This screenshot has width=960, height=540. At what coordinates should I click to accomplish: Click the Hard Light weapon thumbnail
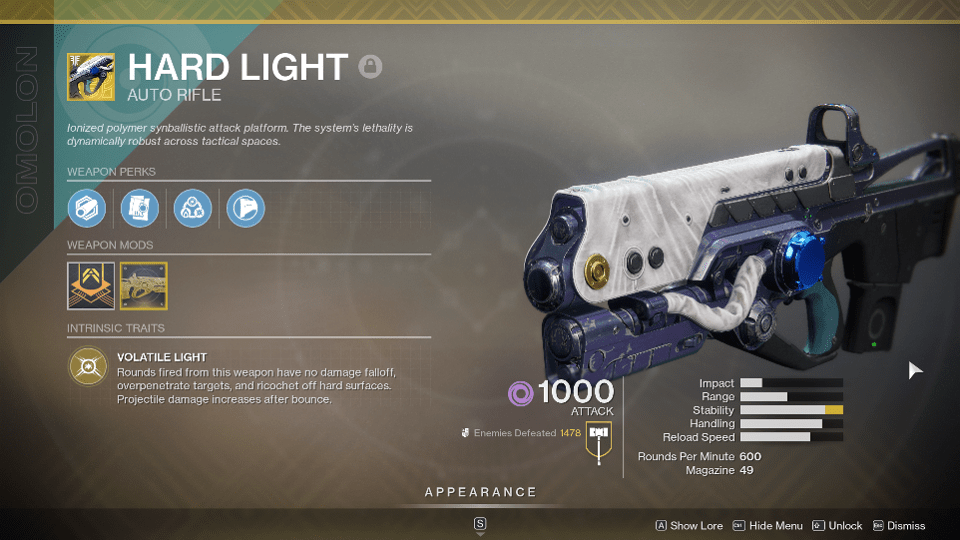pos(90,77)
